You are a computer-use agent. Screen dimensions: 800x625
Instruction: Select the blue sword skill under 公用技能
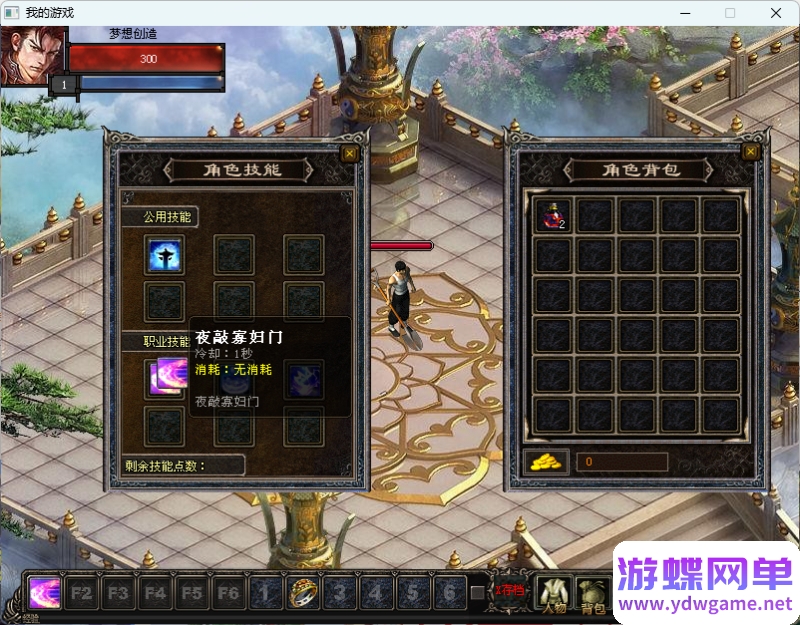163,255
